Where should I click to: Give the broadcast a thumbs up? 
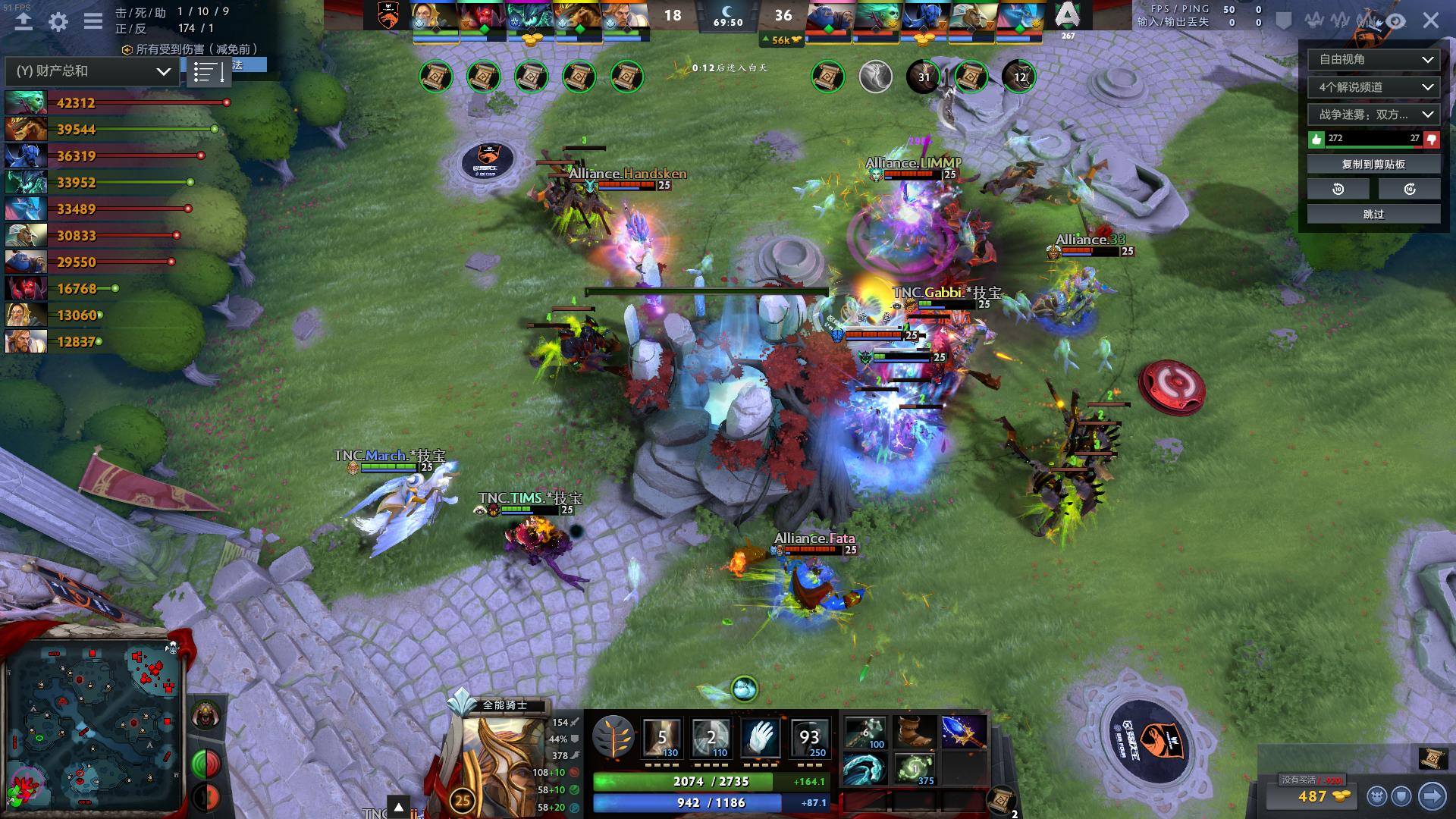1317,139
